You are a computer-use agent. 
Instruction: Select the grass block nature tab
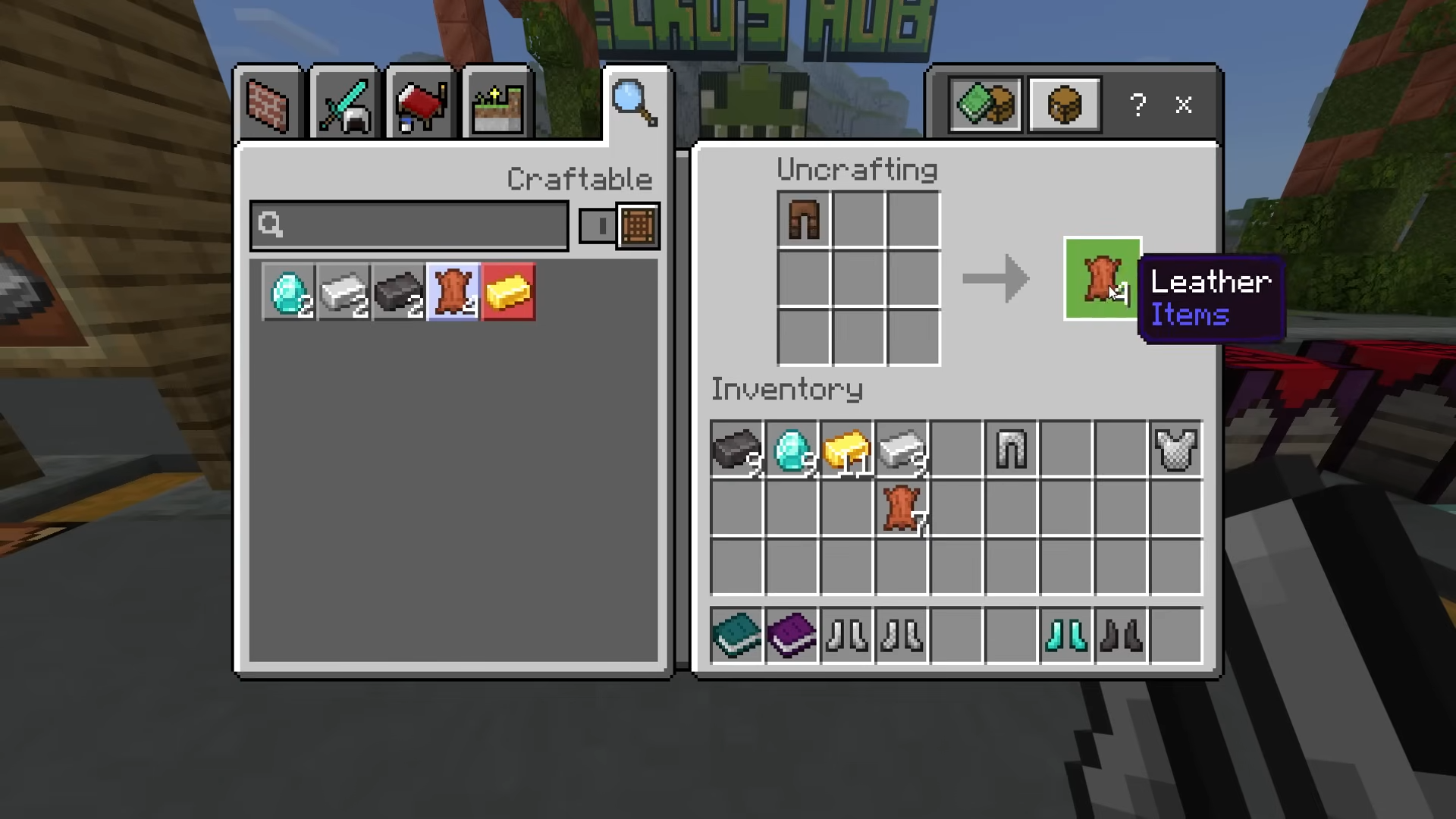[497, 104]
